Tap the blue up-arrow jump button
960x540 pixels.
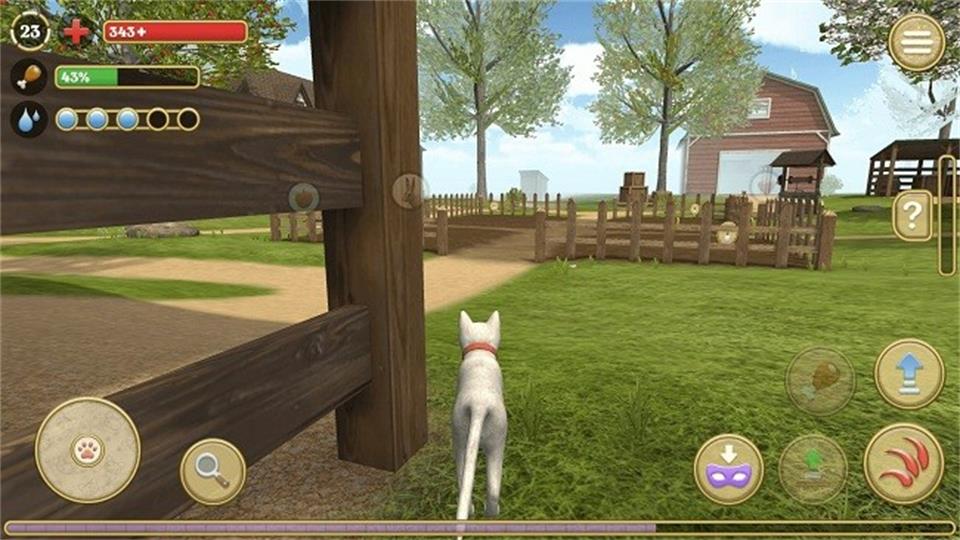[x=909, y=374]
